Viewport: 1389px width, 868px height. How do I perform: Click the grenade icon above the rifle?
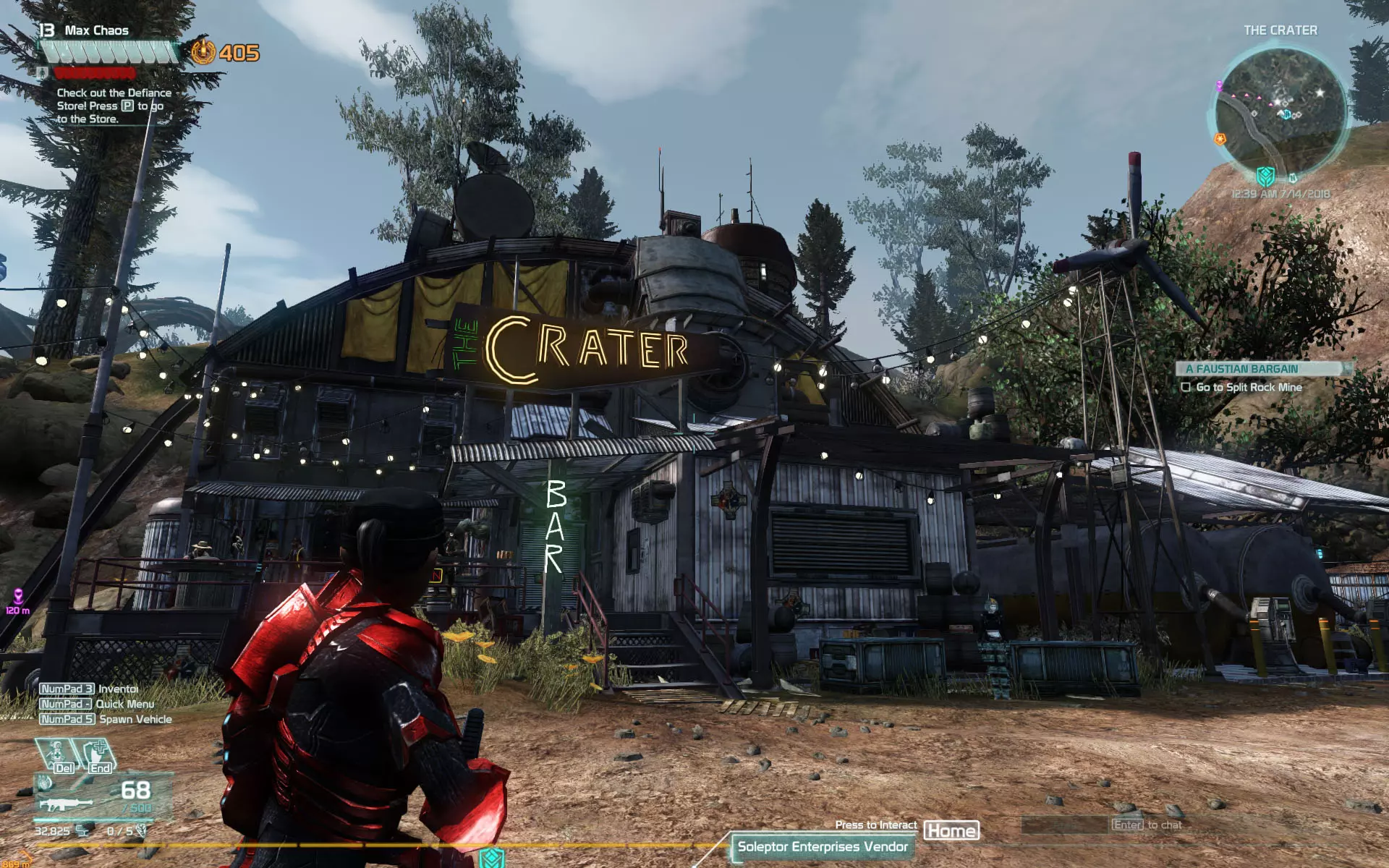tap(45, 783)
